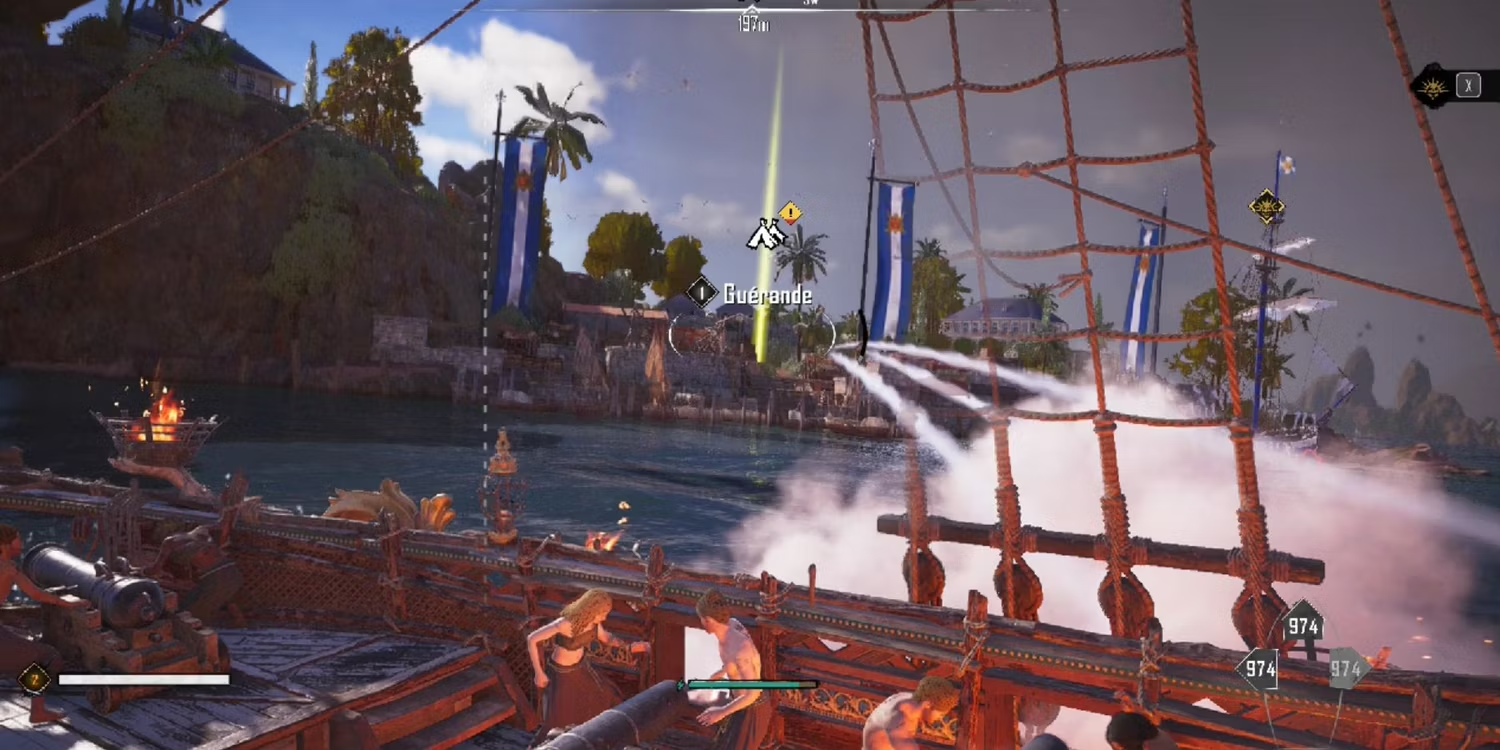Activate the golden sun emblem HUD icon

pyautogui.click(x=1434, y=87)
